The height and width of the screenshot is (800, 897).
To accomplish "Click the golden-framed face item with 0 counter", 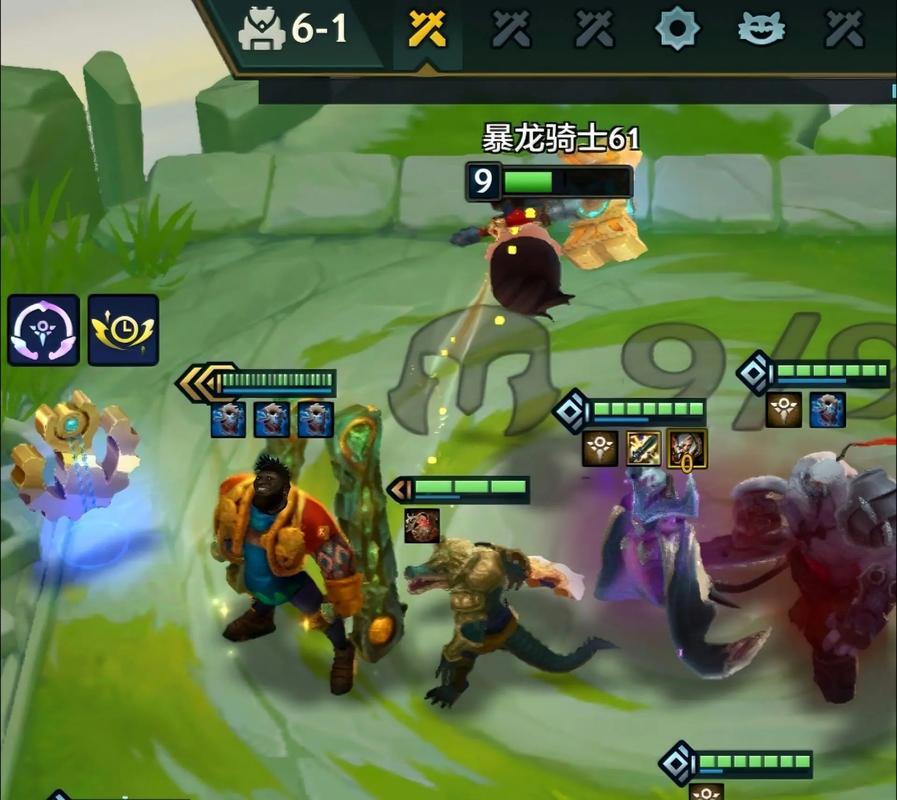I will coord(687,449).
